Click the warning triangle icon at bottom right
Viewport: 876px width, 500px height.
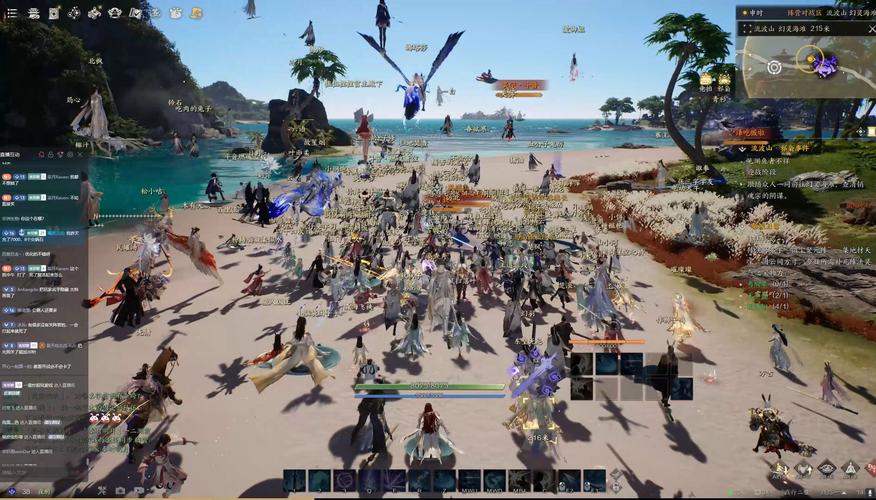pos(849,469)
